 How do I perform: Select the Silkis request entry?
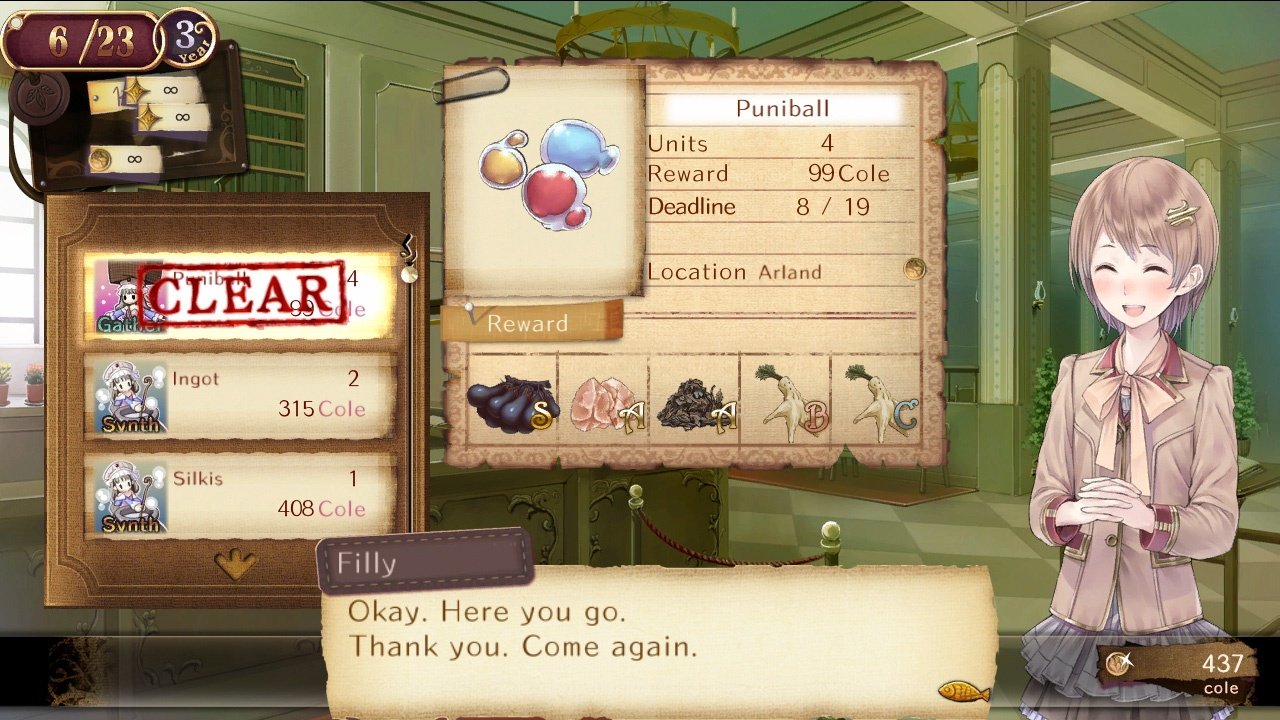click(240, 493)
